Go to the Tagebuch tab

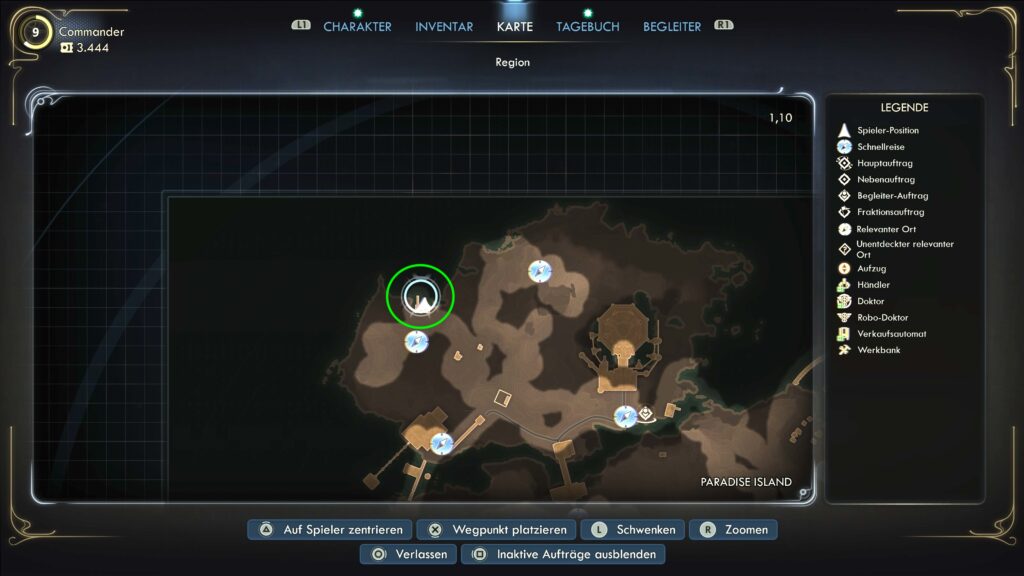[588, 27]
